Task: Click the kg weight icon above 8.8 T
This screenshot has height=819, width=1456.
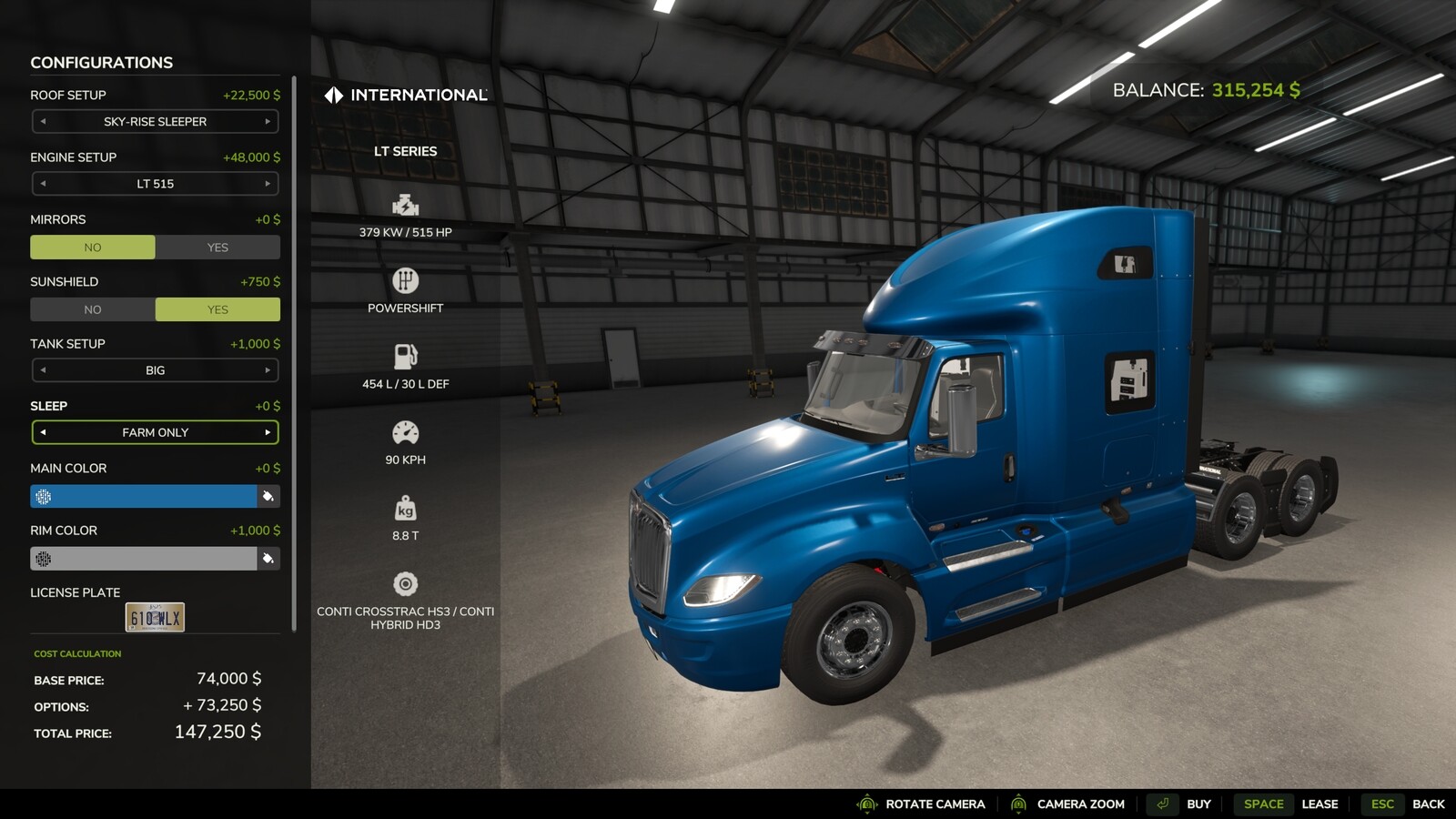Action: click(x=403, y=504)
